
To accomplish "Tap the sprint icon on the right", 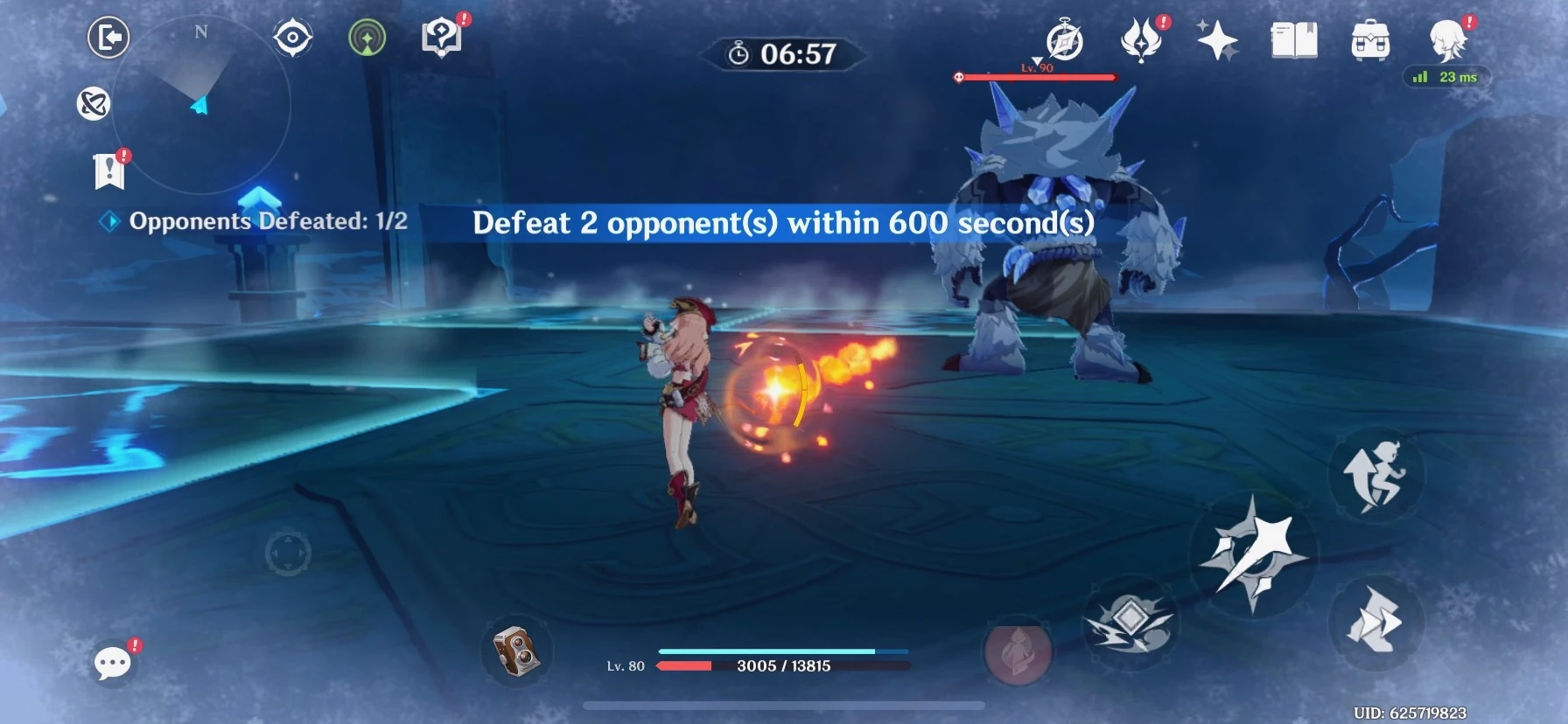I will pyautogui.click(x=1376, y=475).
